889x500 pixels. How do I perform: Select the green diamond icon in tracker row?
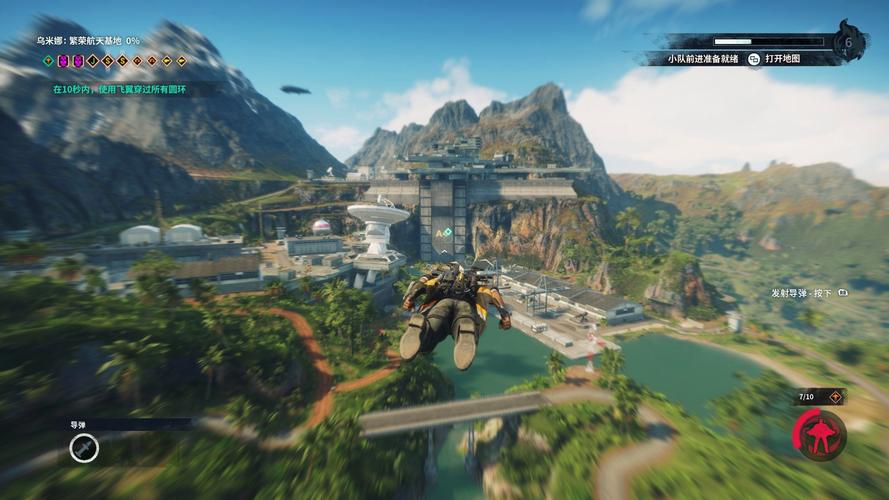[47, 61]
